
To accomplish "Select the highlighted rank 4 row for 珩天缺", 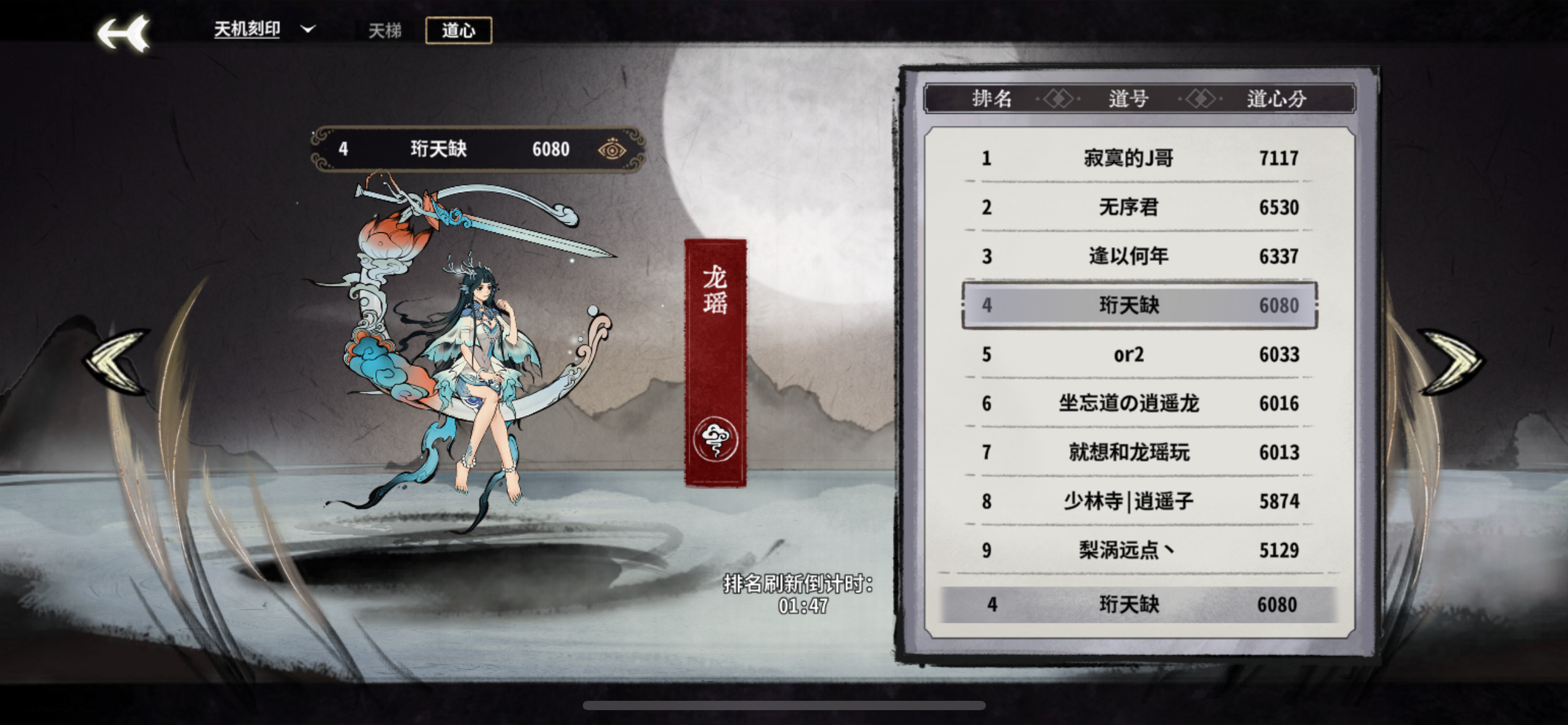I will click(x=1139, y=305).
